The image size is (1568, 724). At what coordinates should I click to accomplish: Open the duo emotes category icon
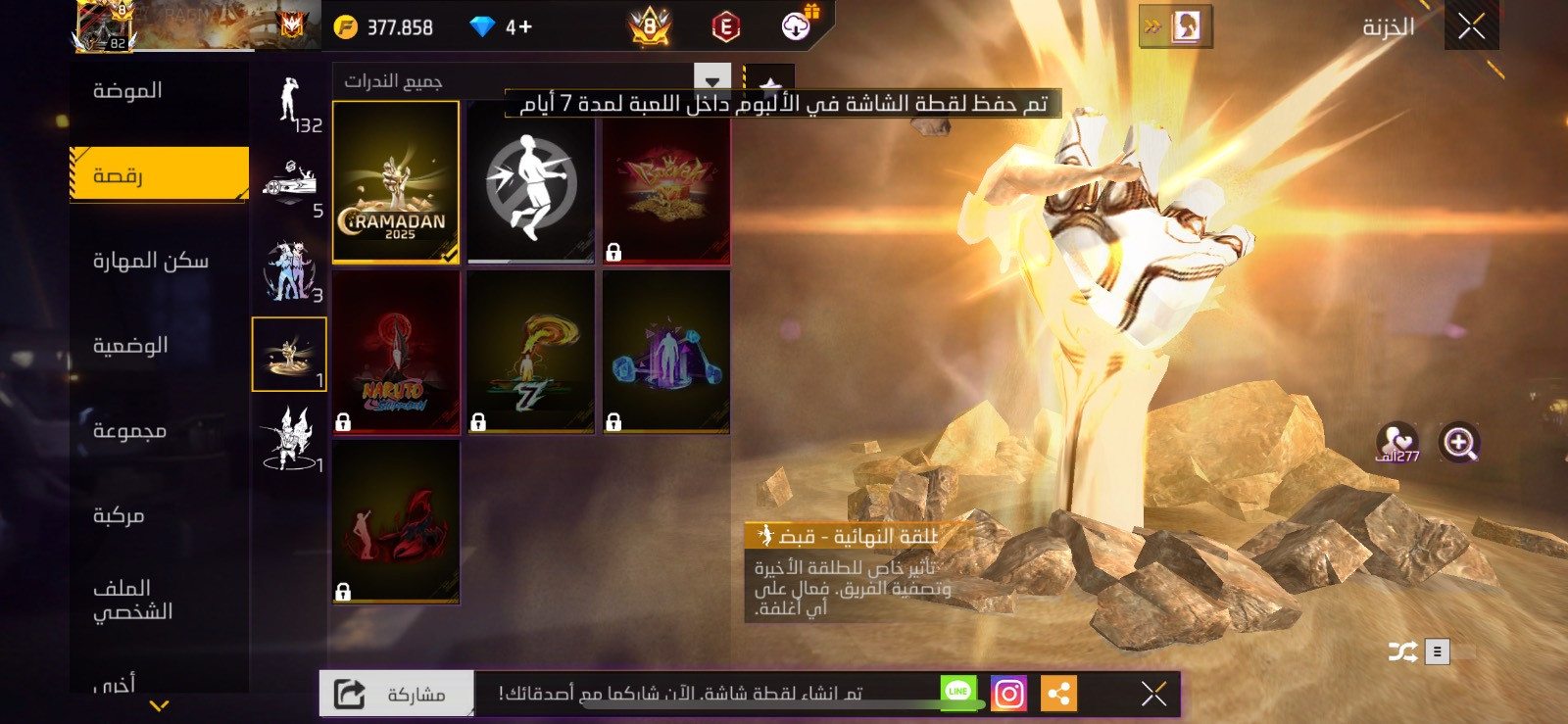[290, 274]
